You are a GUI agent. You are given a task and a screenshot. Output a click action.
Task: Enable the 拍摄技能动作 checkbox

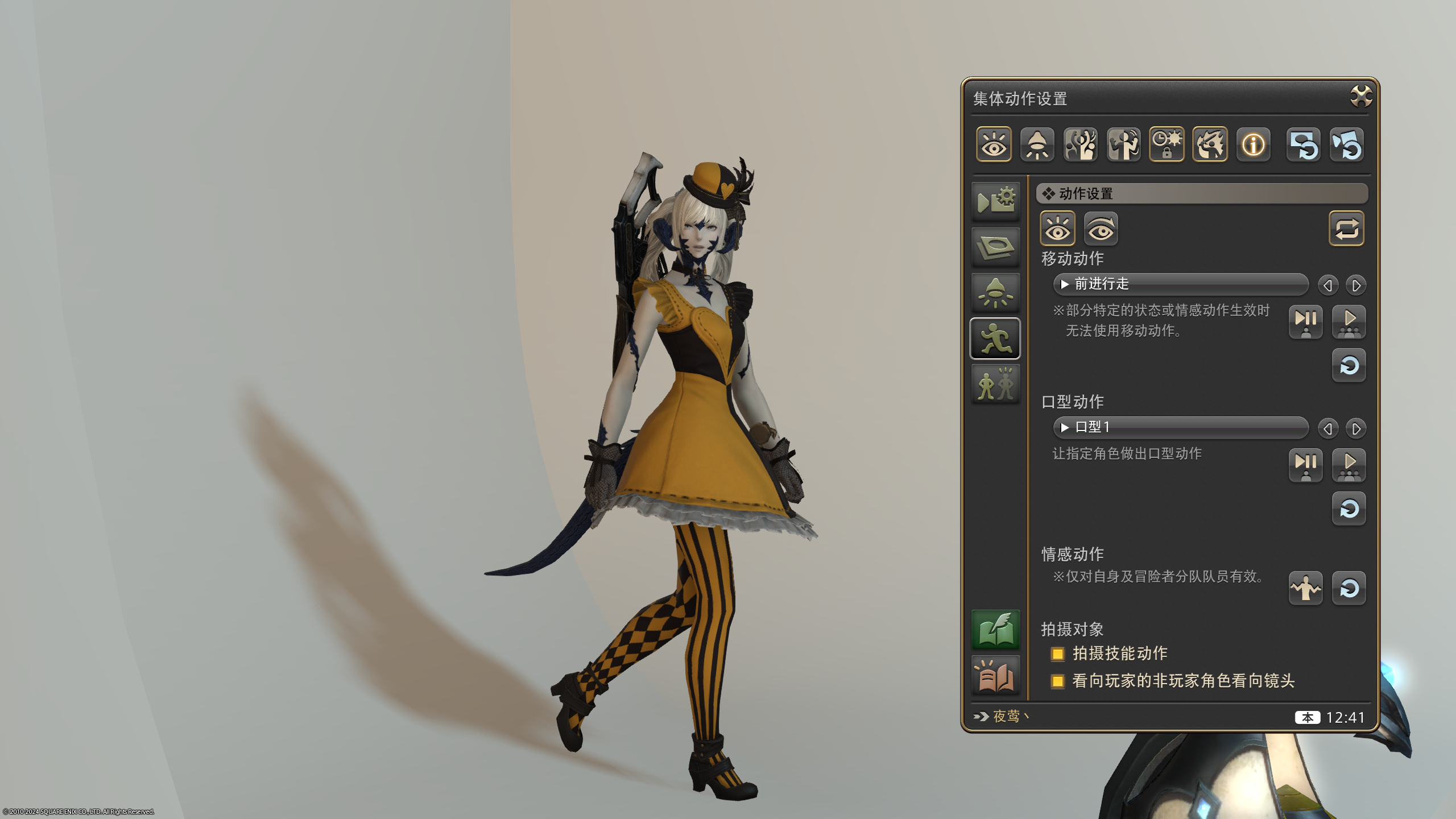(x=1057, y=654)
